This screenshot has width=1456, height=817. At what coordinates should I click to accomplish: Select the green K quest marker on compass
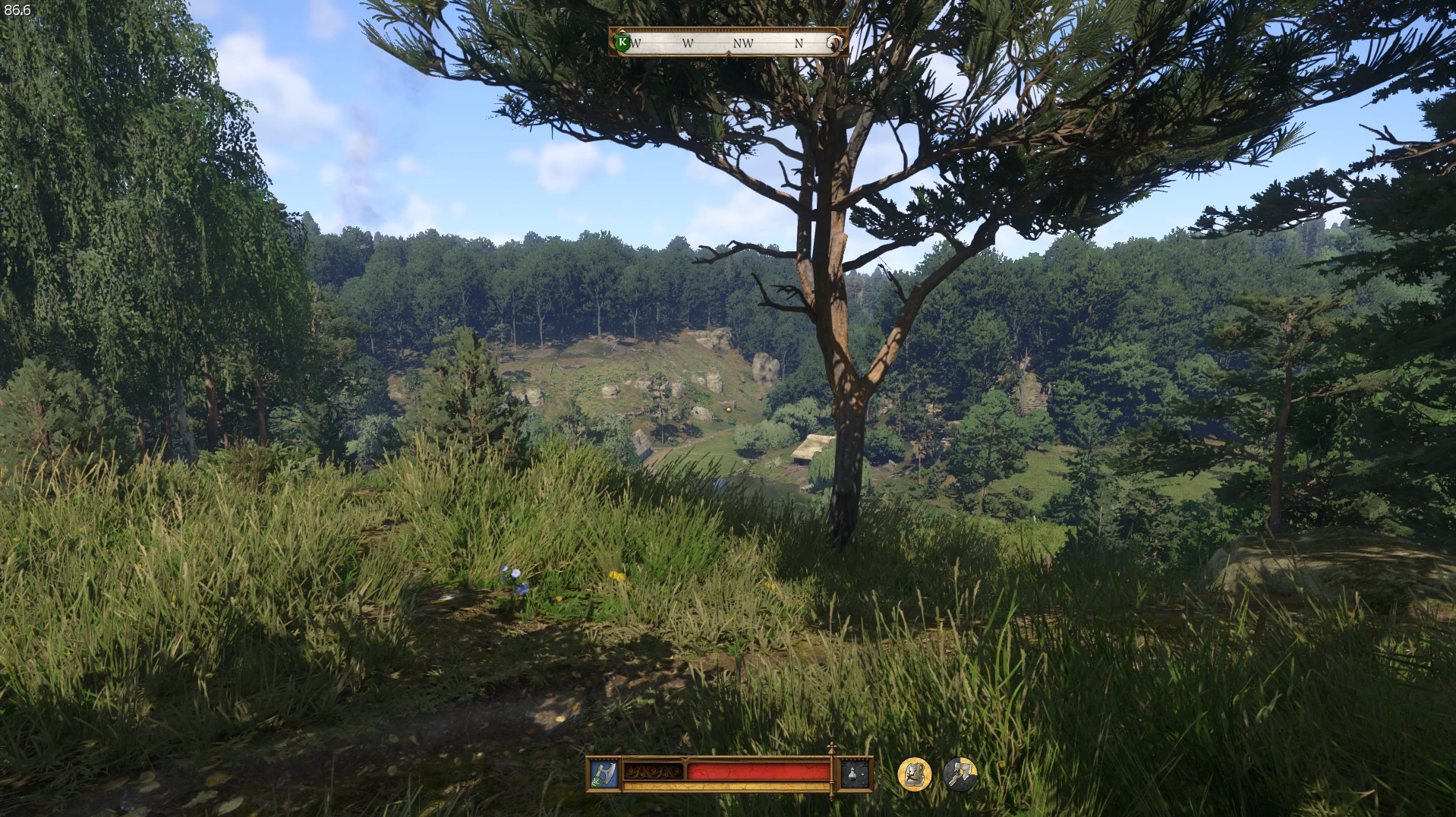622,43
